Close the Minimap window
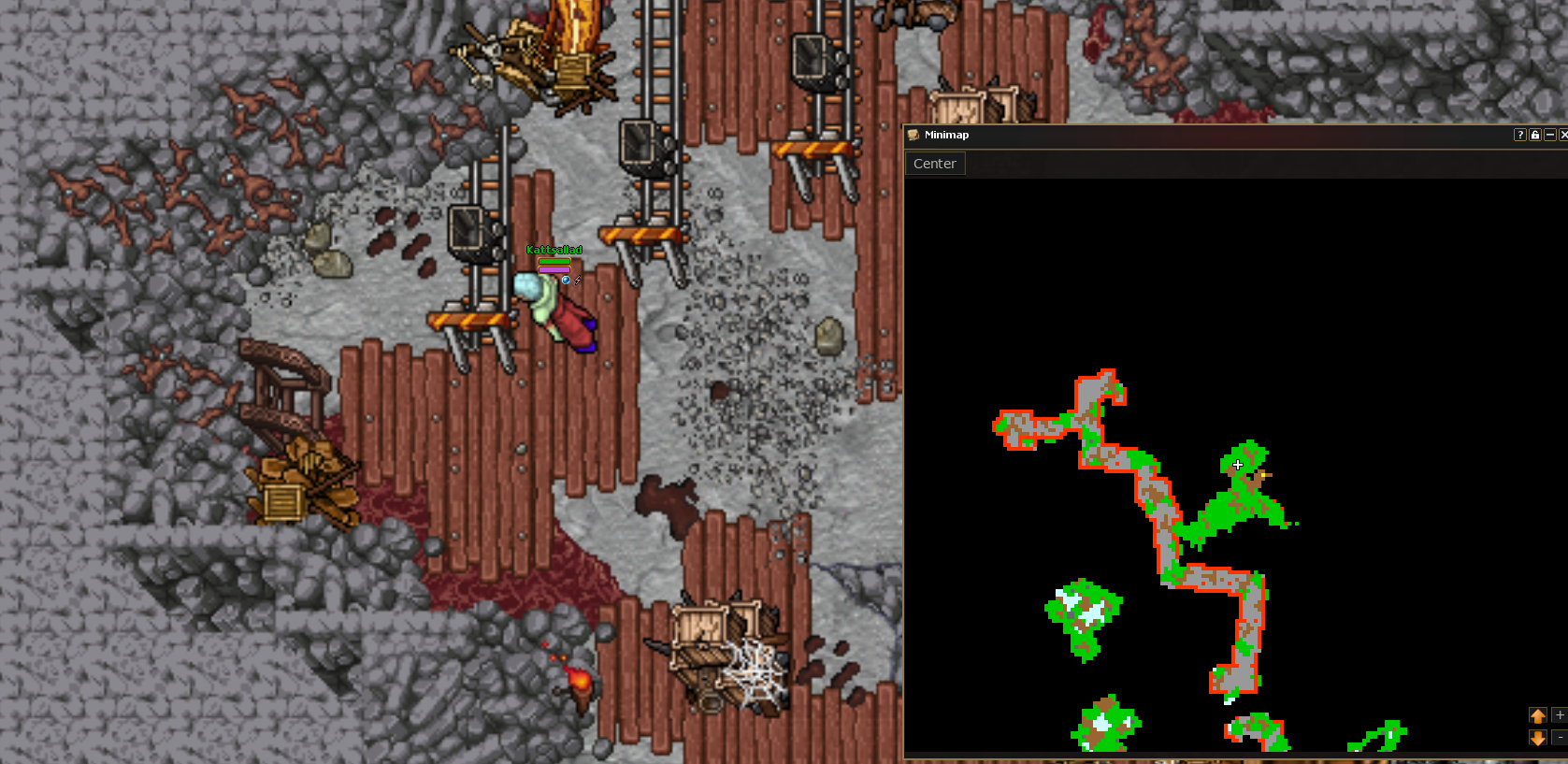Viewport: 1568px width, 764px height. tap(1563, 135)
